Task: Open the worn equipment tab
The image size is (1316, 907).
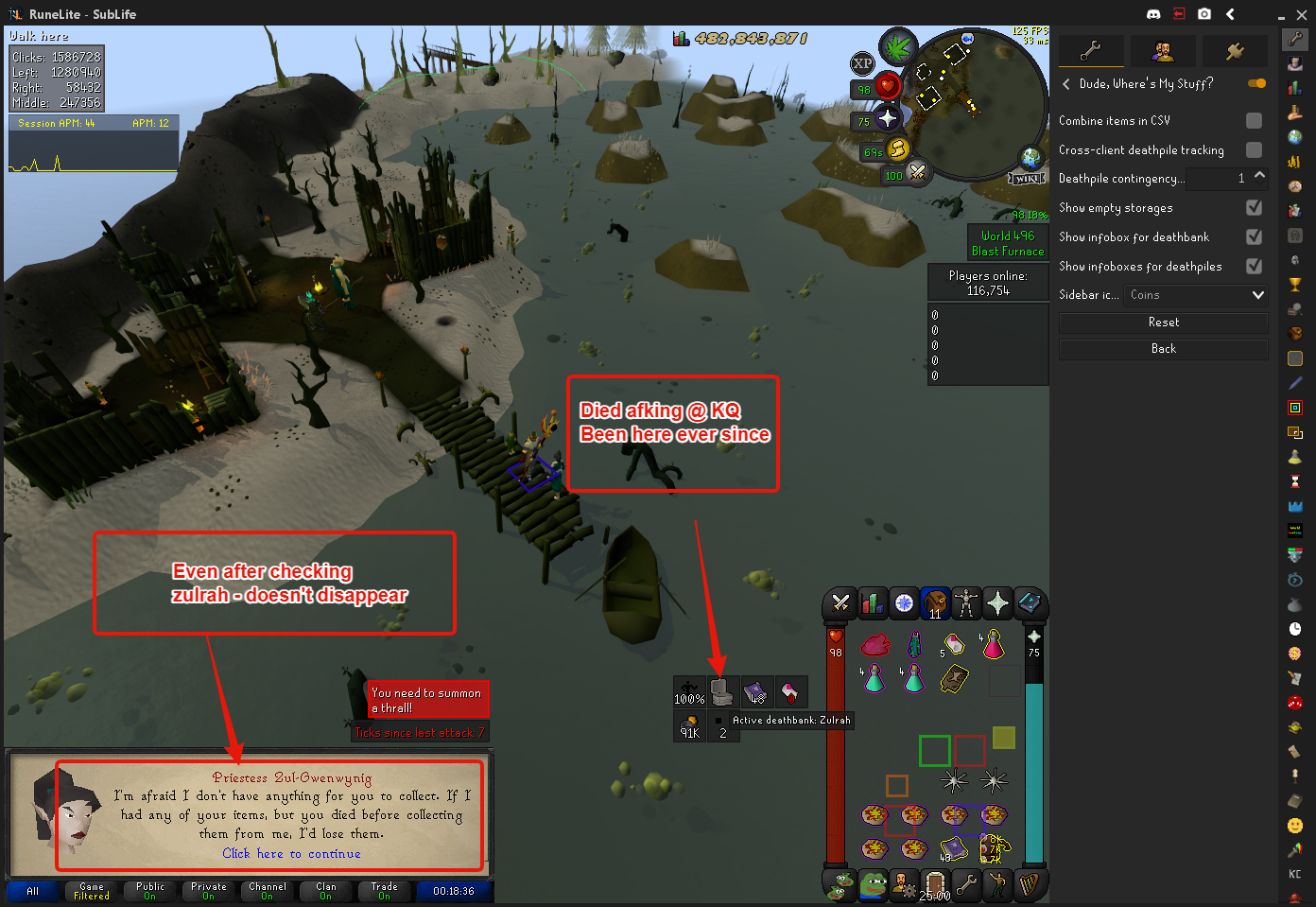Action: point(965,602)
